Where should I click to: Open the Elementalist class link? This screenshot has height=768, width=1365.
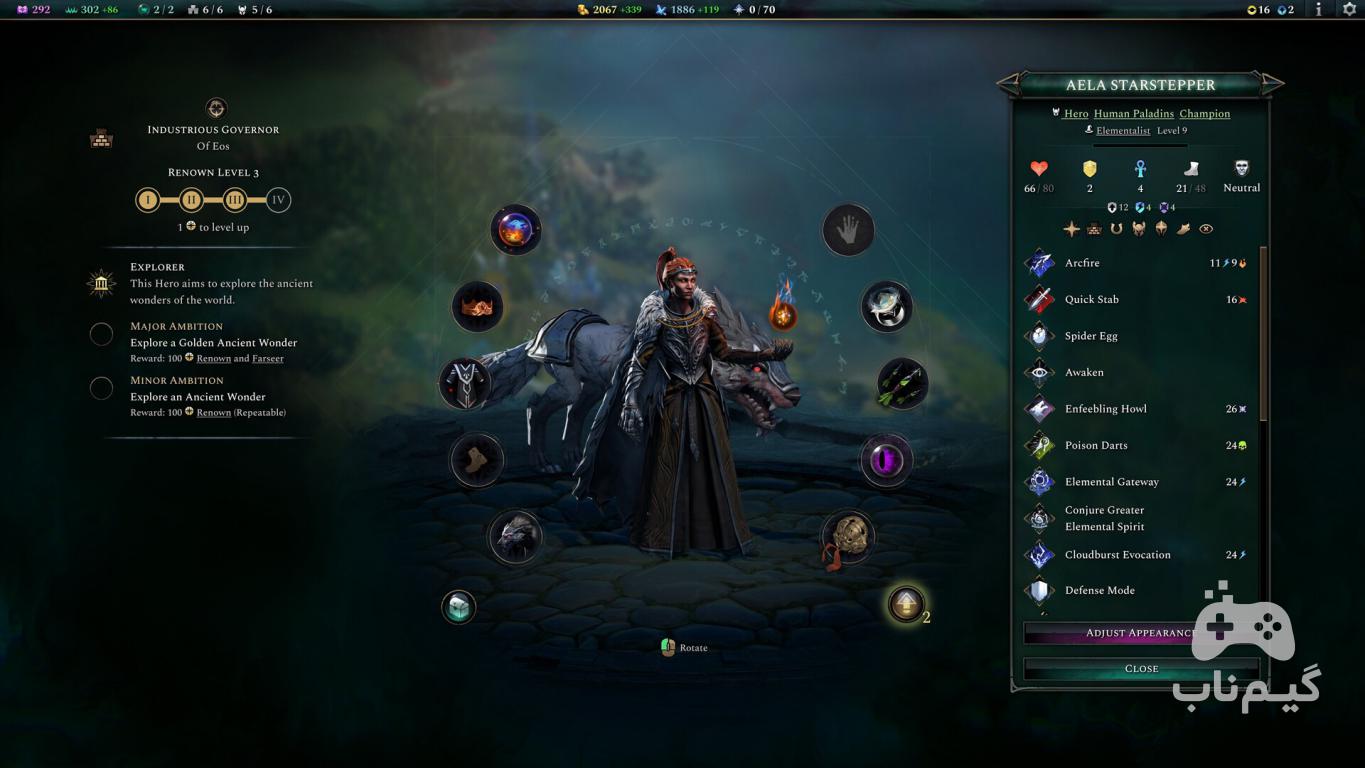[1123, 131]
